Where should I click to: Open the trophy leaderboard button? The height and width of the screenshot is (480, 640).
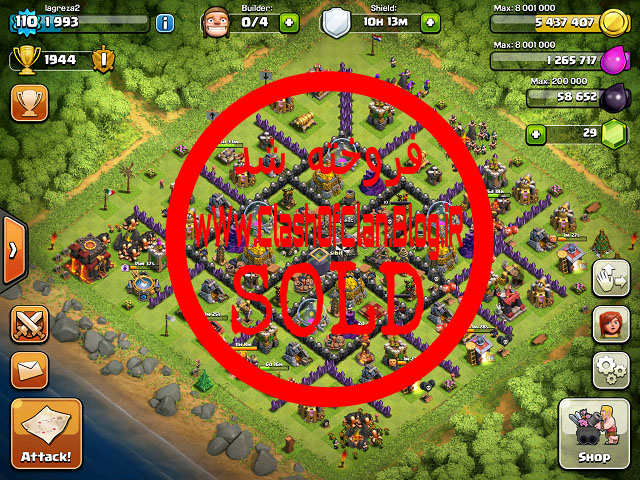(x=30, y=101)
